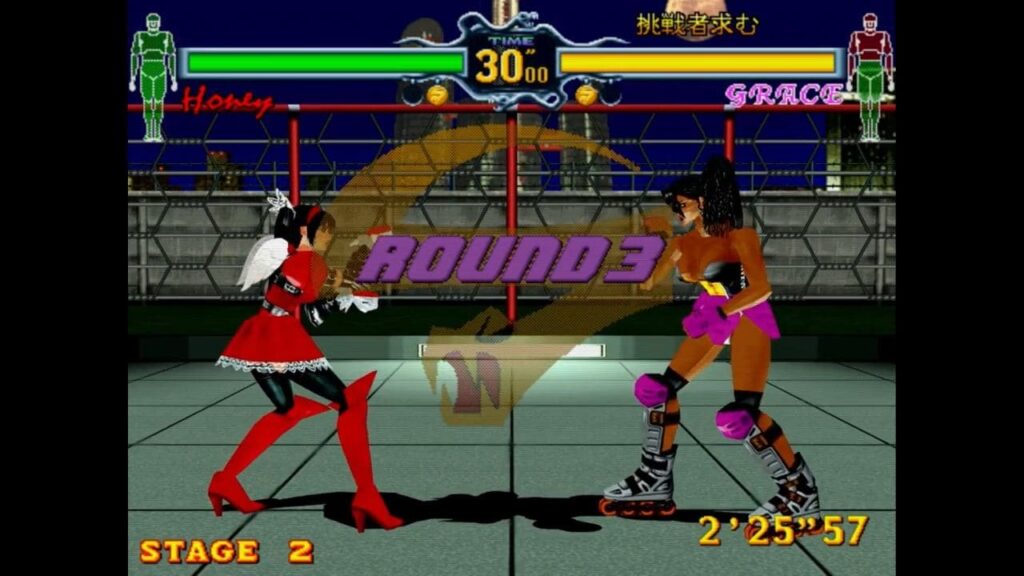
Task: Click Honey's green armor status figure
Action: pyautogui.click(x=153, y=75)
